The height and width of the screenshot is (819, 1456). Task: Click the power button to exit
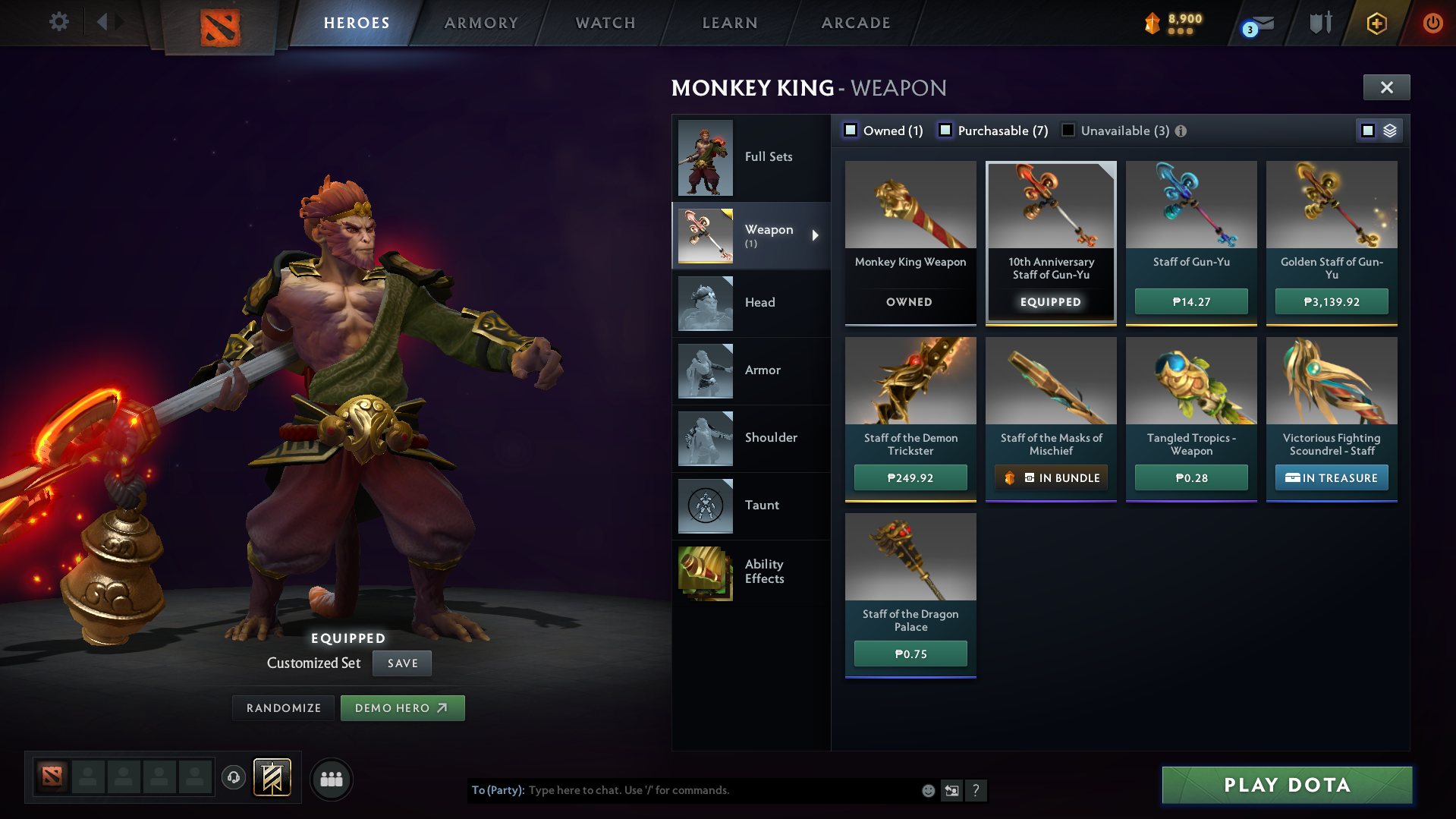(x=1432, y=23)
